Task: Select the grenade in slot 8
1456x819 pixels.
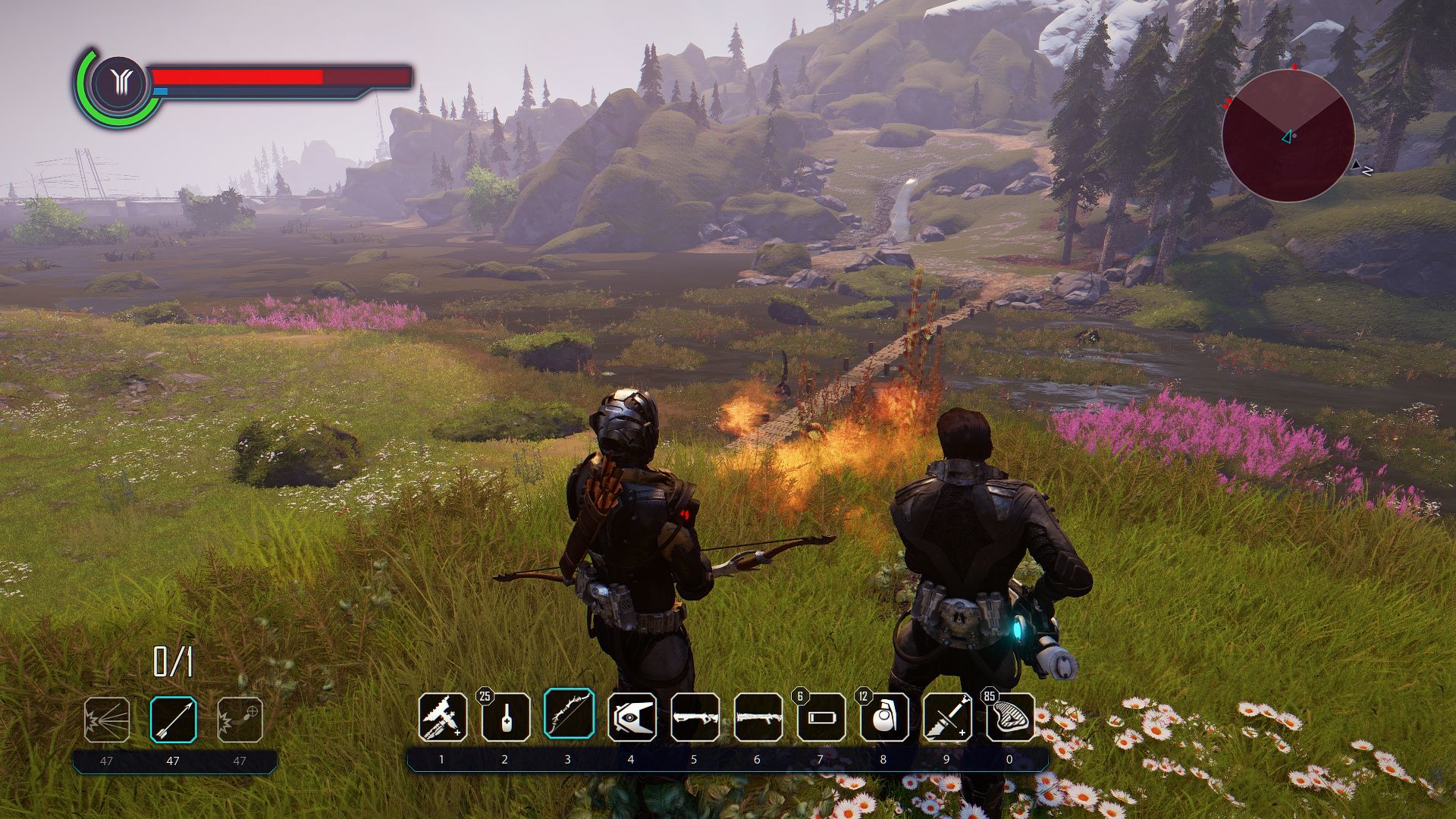Action: point(883,717)
